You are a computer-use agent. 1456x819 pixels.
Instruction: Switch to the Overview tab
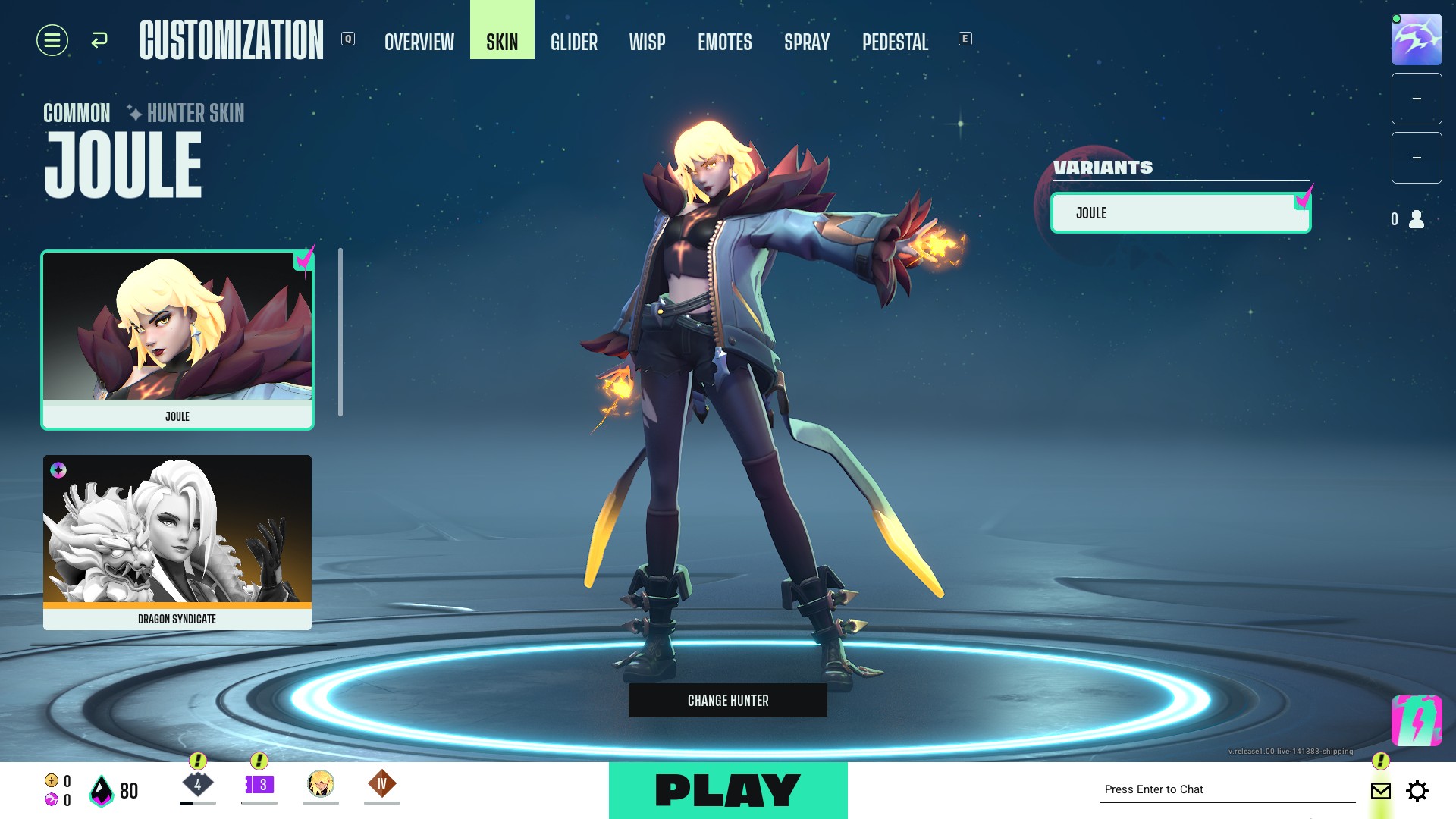coord(419,42)
